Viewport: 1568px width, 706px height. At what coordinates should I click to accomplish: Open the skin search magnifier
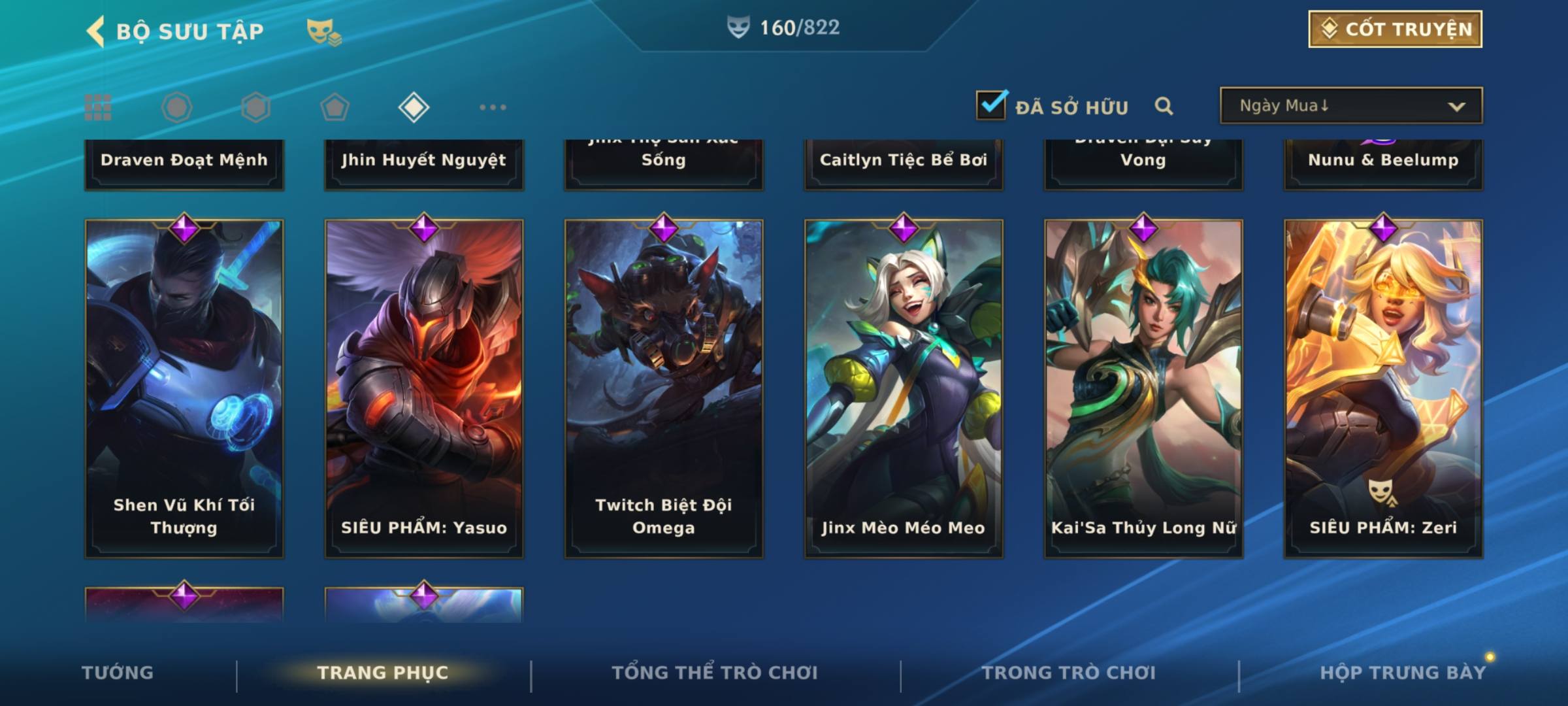coord(1164,106)
